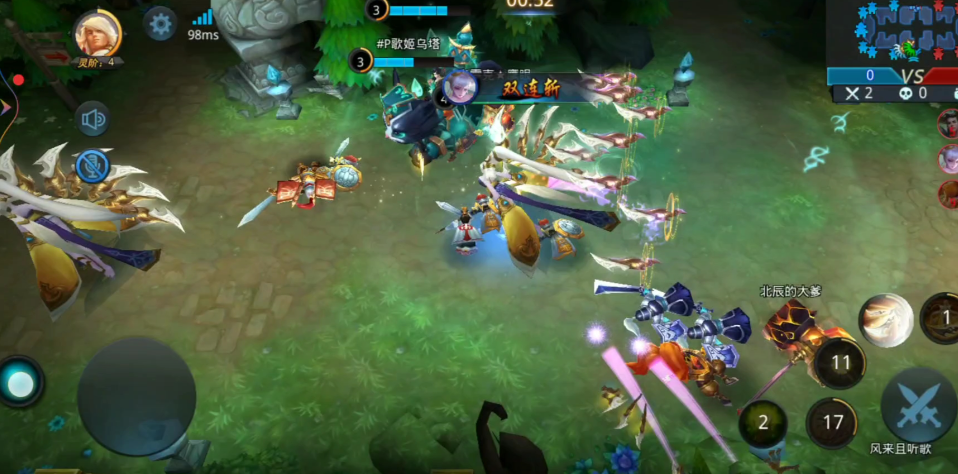Select the white-haired enemy hero portrait
The width and height of the screenshot is (958, 474).
[x=948, y=159]
